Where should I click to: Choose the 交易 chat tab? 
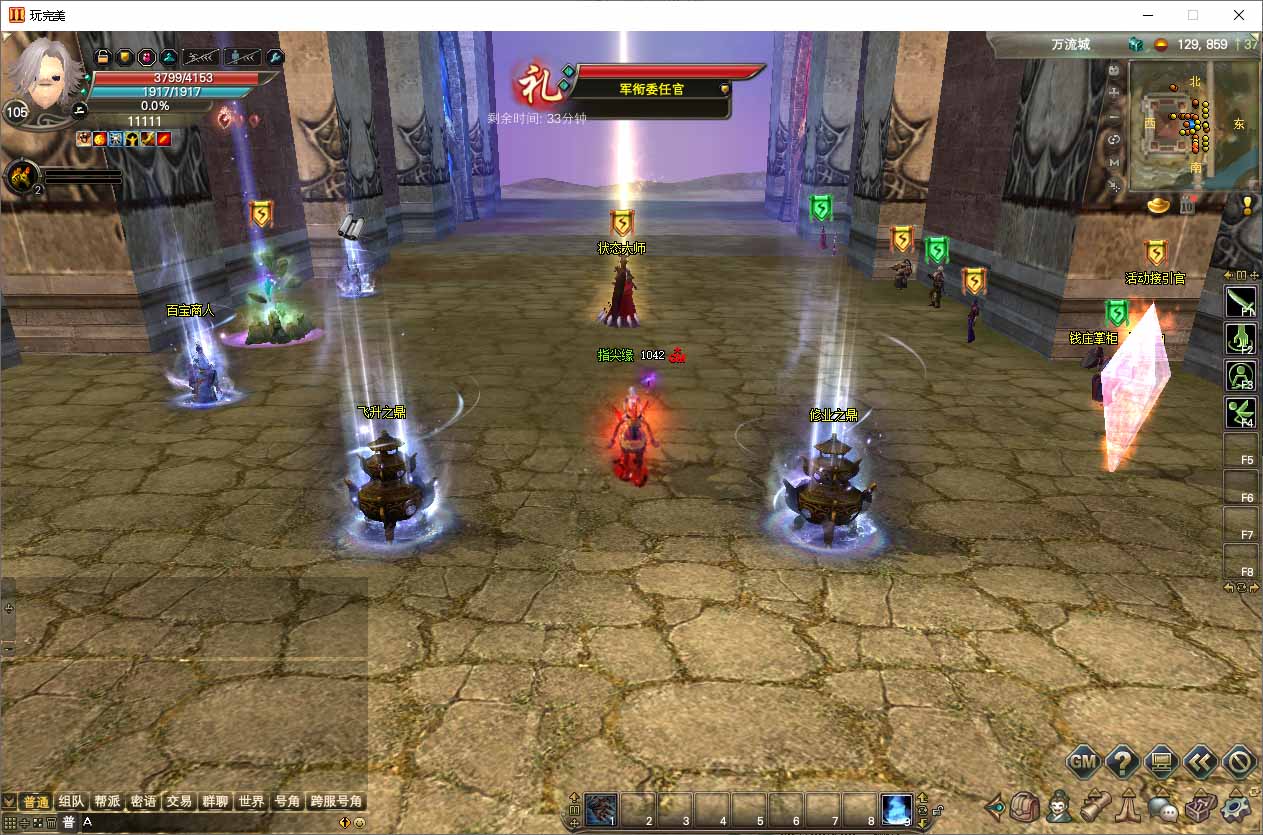179,802
